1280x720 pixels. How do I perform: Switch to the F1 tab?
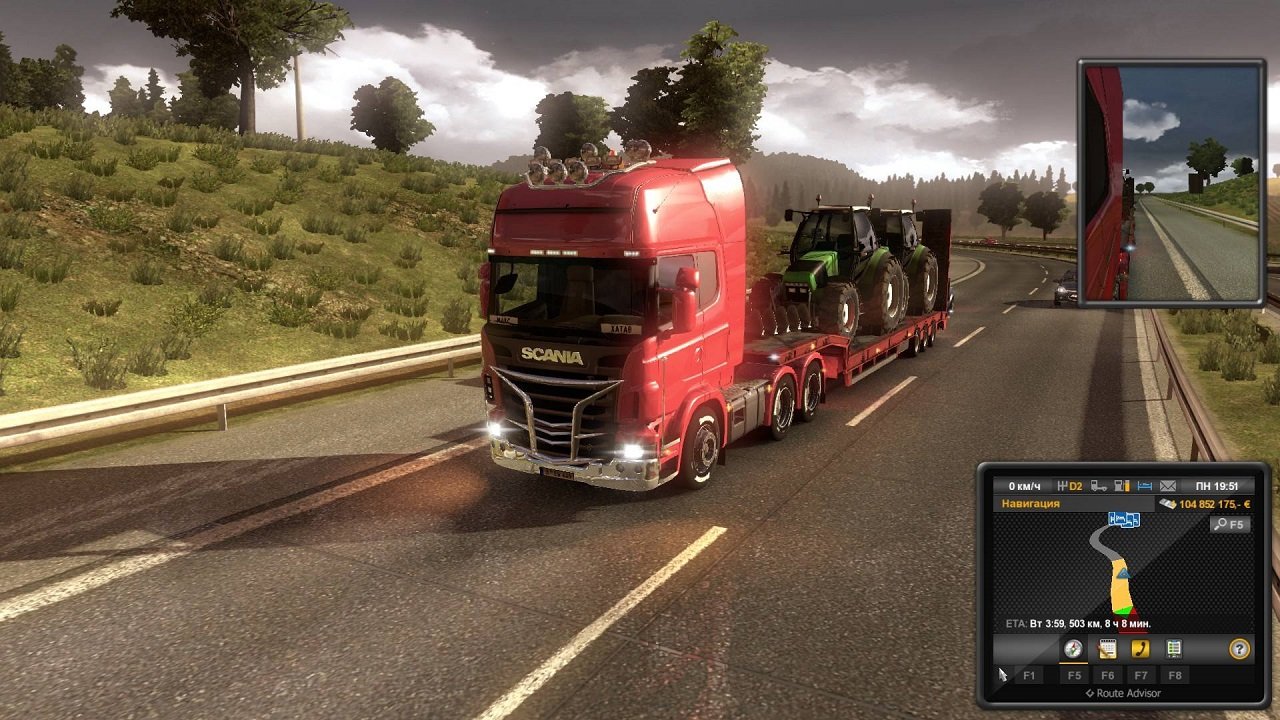[1029, 675]
